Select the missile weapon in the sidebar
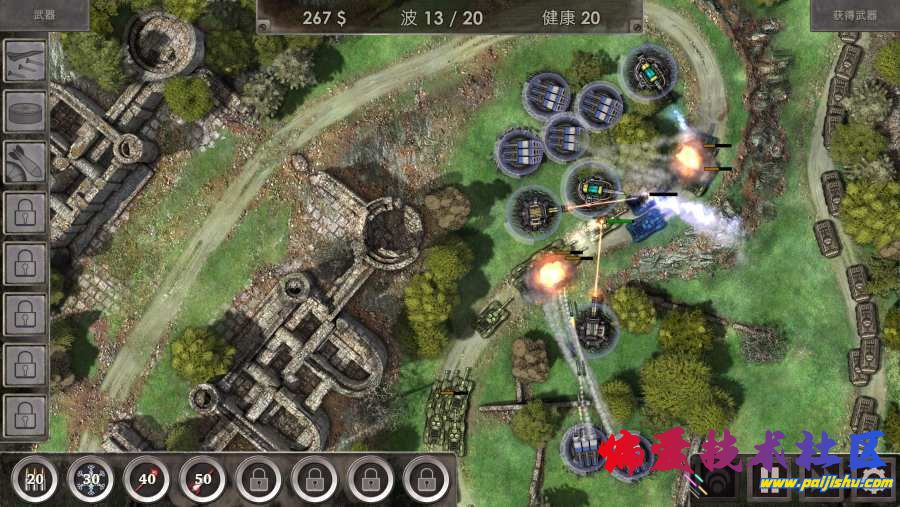The image size is (900, 507). click(x=25, y=62)
